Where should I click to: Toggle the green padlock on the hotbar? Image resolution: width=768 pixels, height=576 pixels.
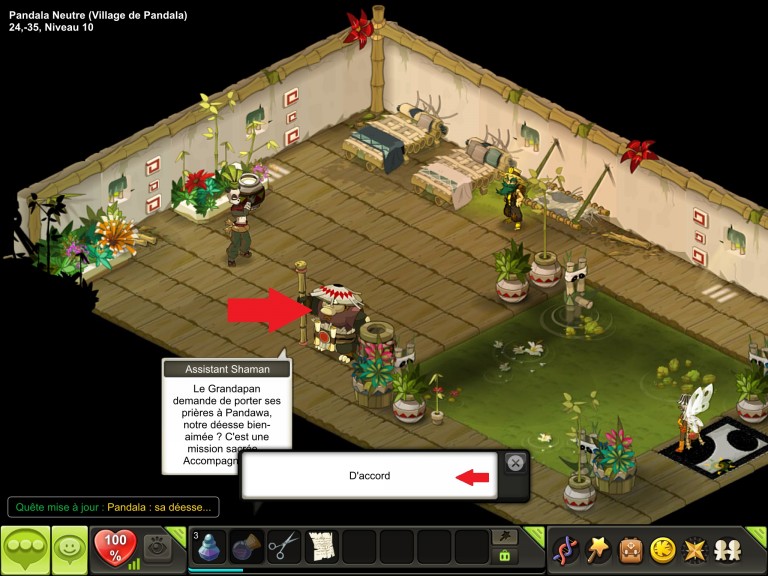505,556
